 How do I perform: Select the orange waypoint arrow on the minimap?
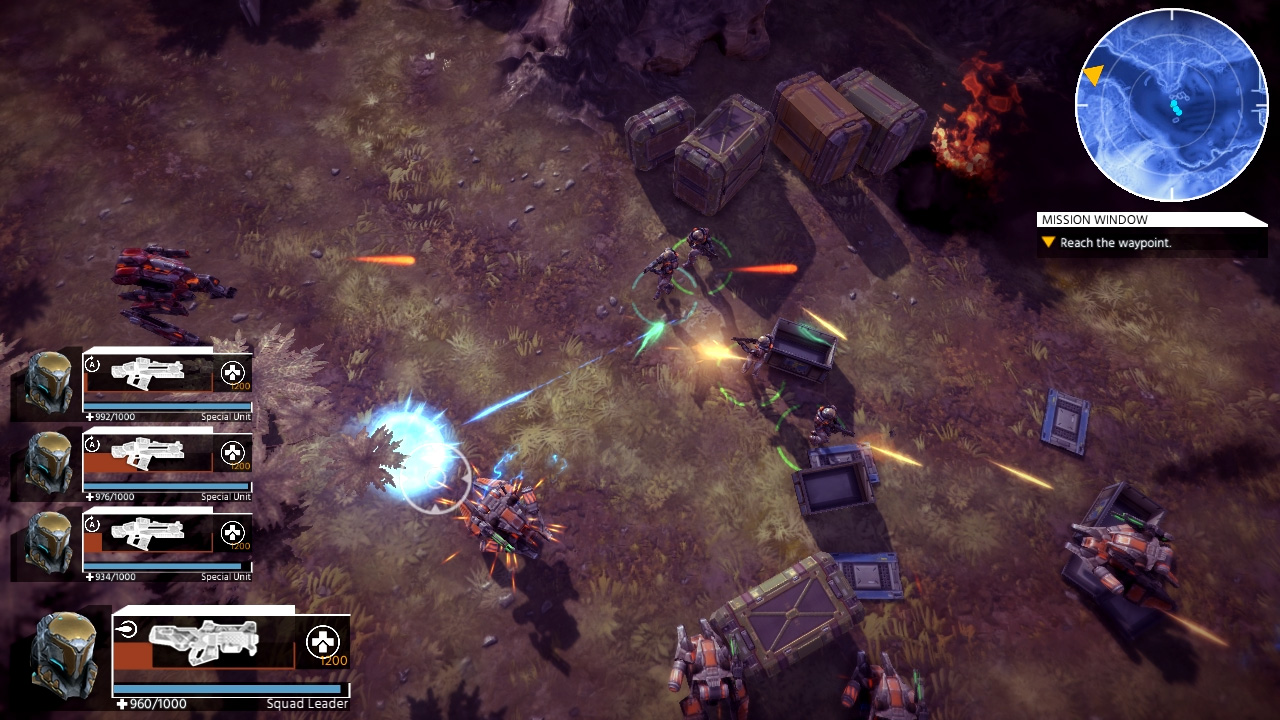[1094, 74]
